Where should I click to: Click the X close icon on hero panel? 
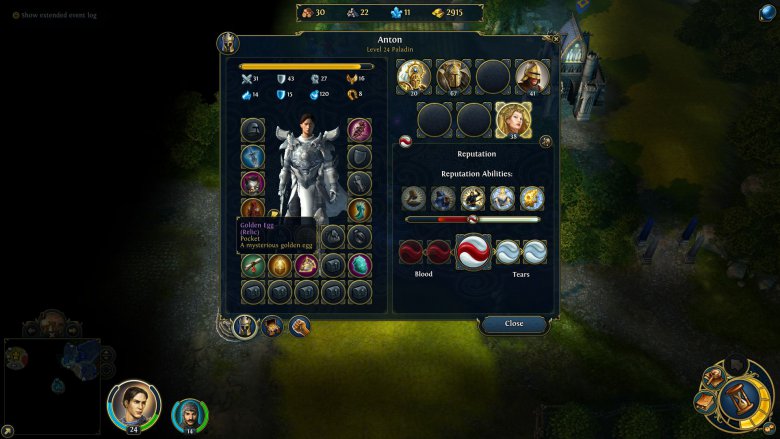click(556, 39)
